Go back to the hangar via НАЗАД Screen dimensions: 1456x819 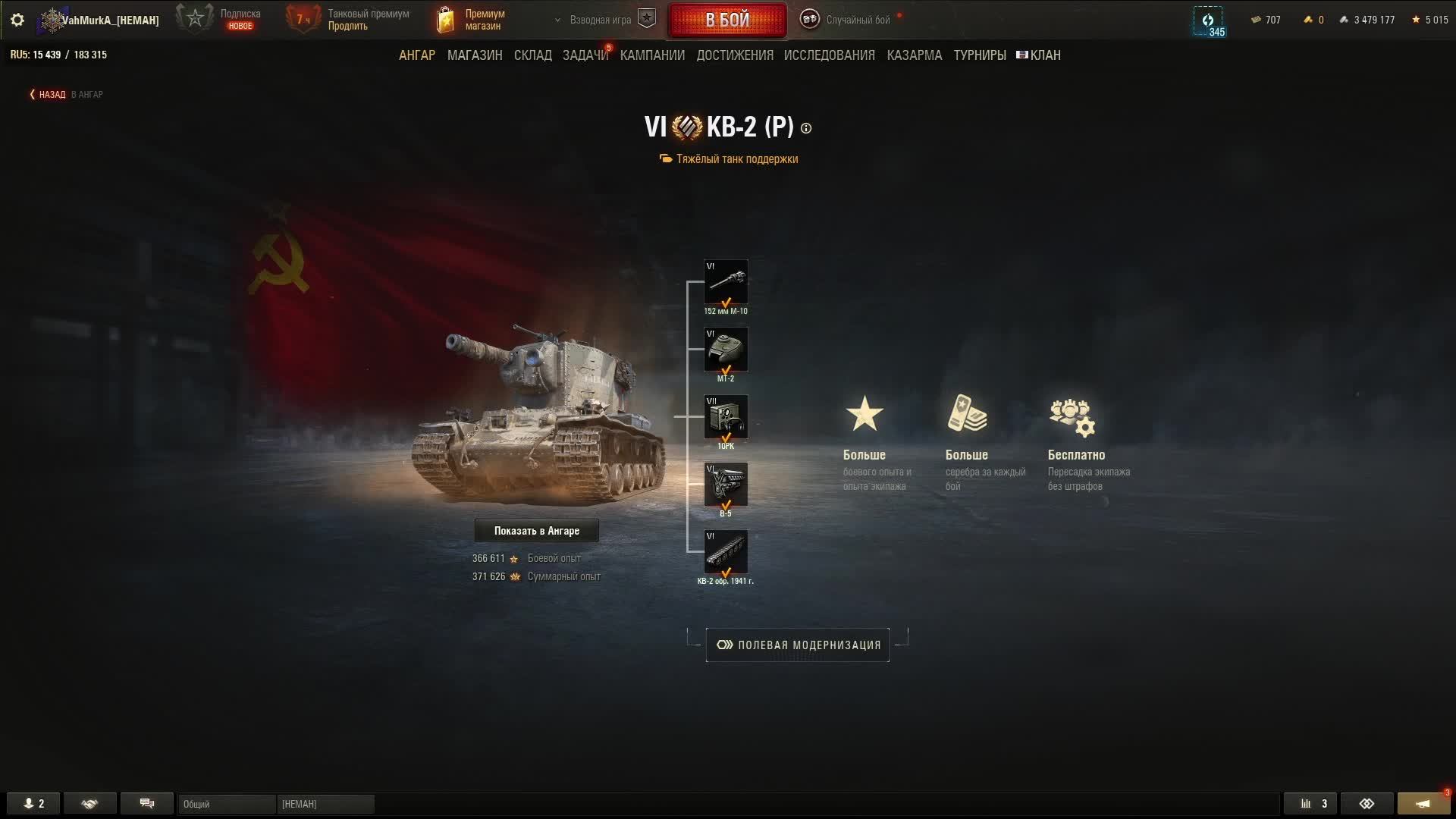(x=52, y=95)
